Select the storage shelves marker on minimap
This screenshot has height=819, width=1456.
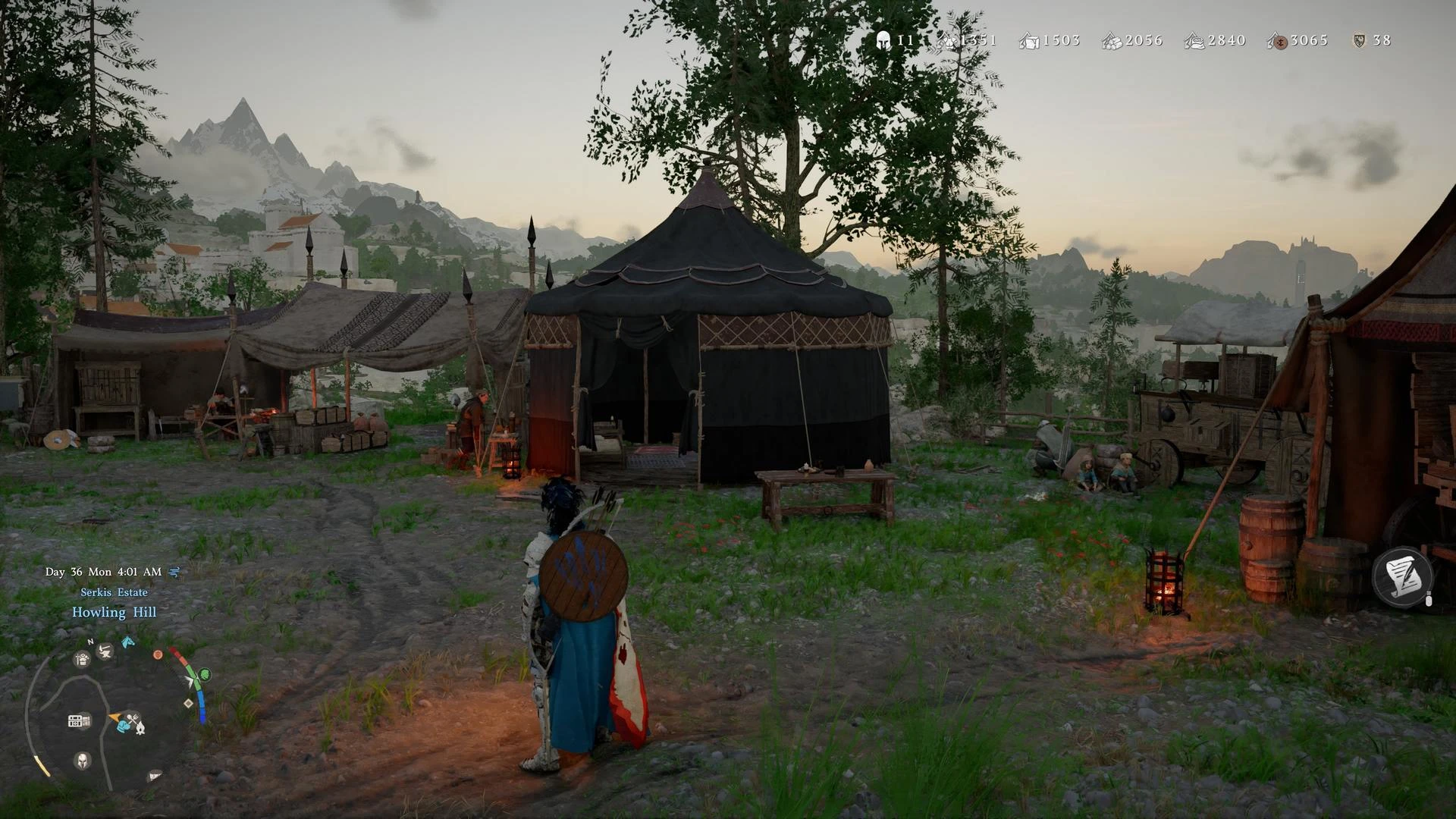pos(79,720)
